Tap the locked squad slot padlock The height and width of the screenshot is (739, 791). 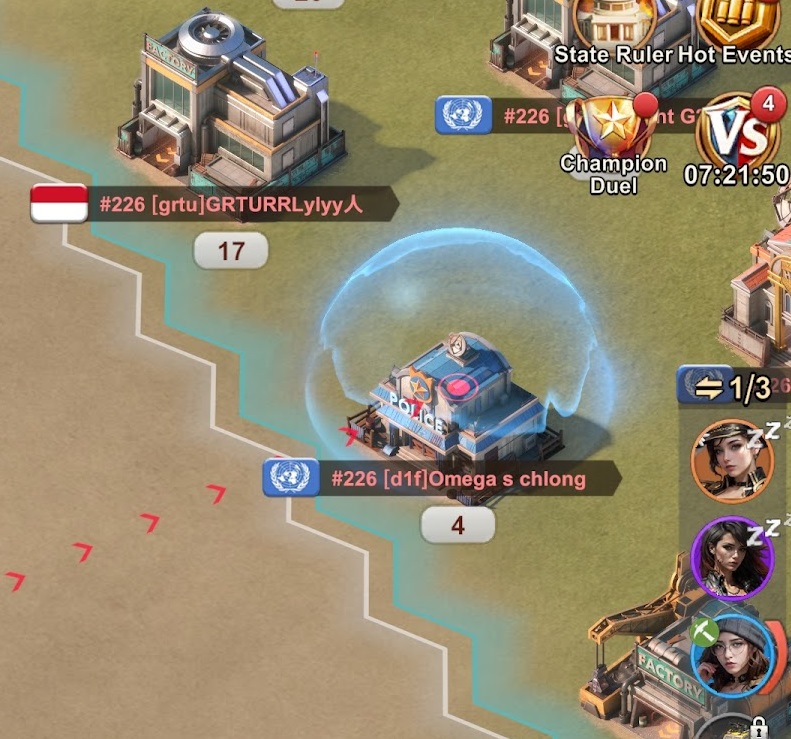tap(758, 727)
